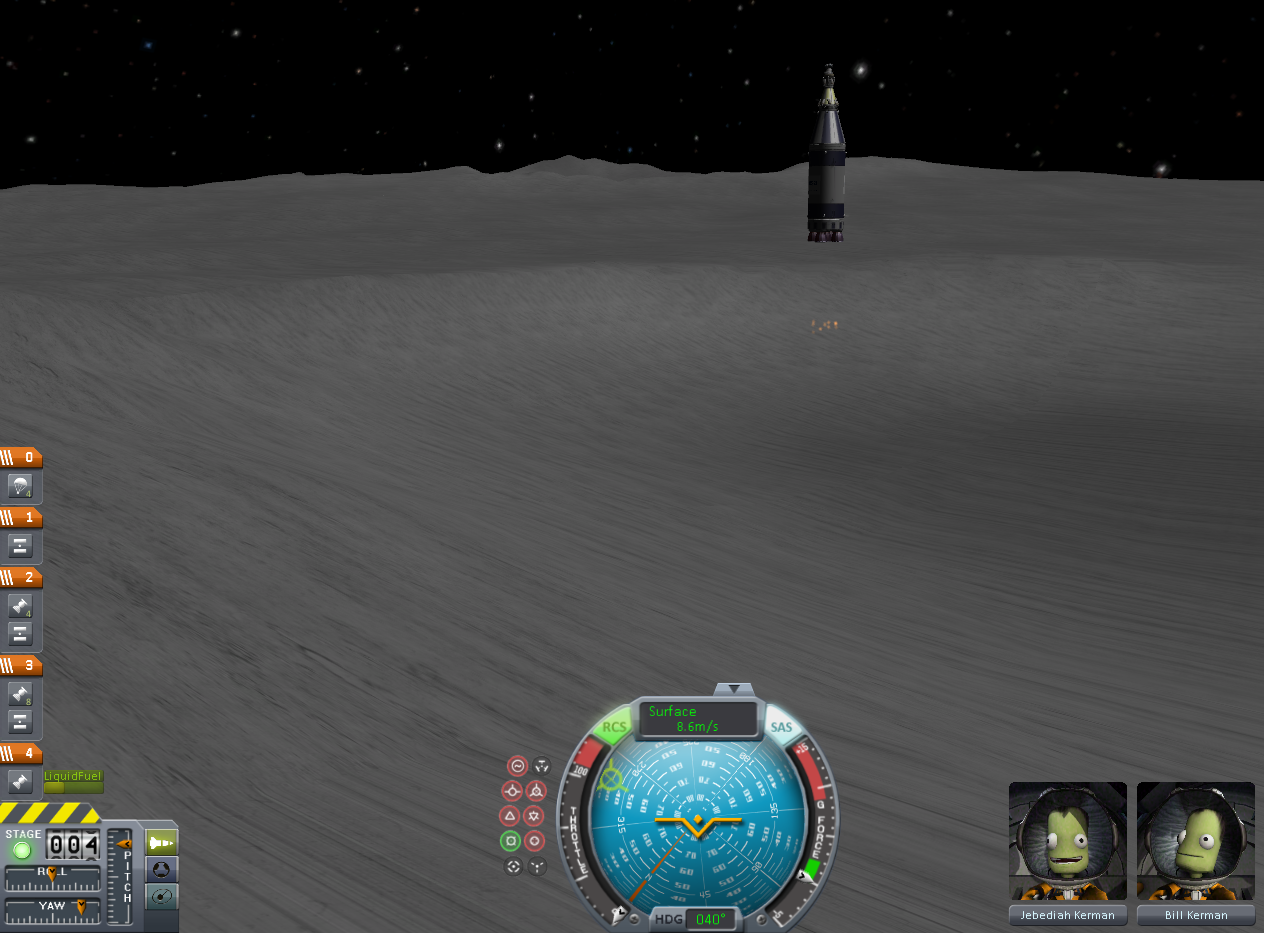Open the map view mode button
Viewport: 1264px width, 933px height.
point(161,897)
